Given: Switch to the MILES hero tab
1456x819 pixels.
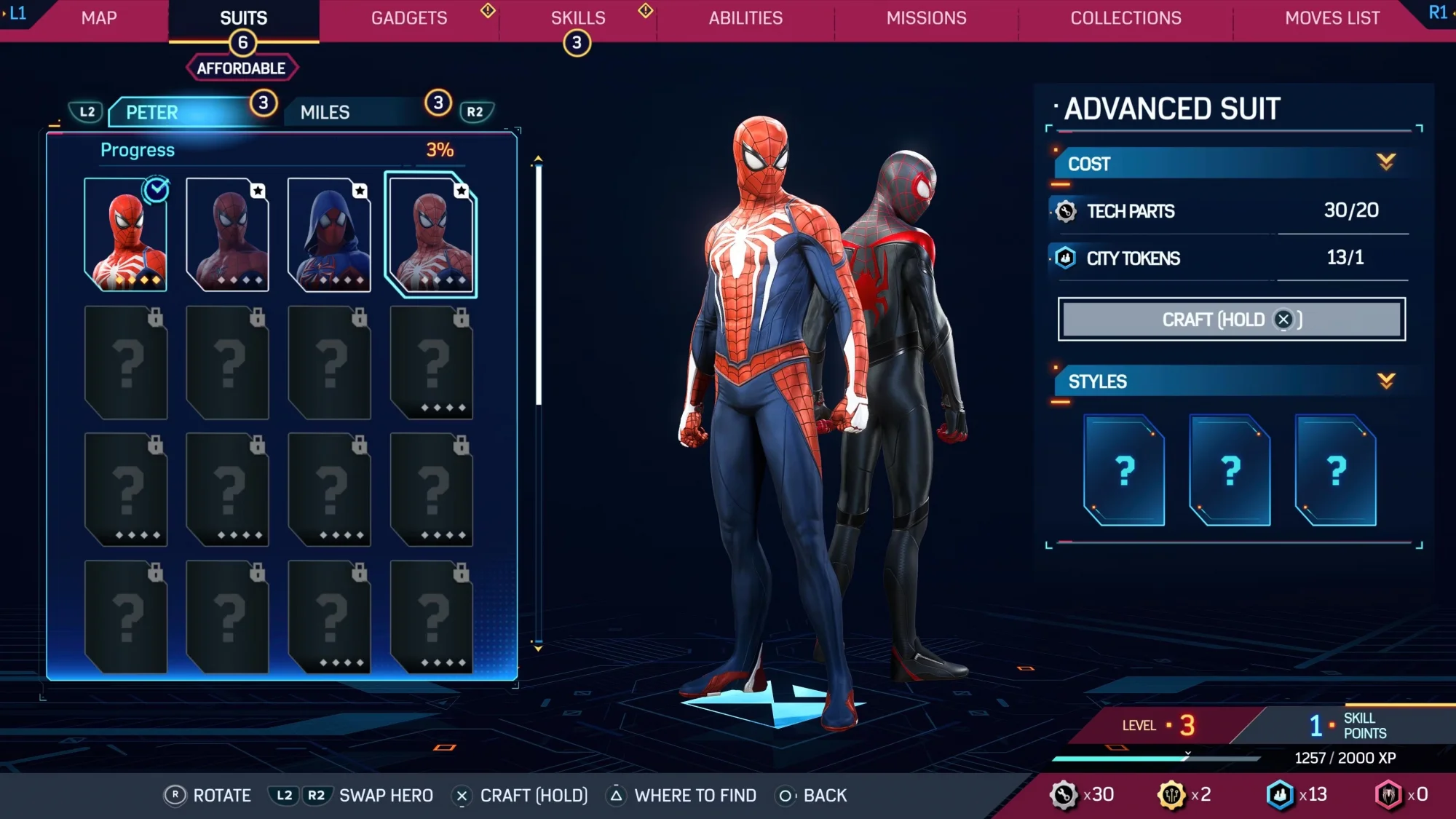Looking at the screenshot, I should tap(324, 112).
